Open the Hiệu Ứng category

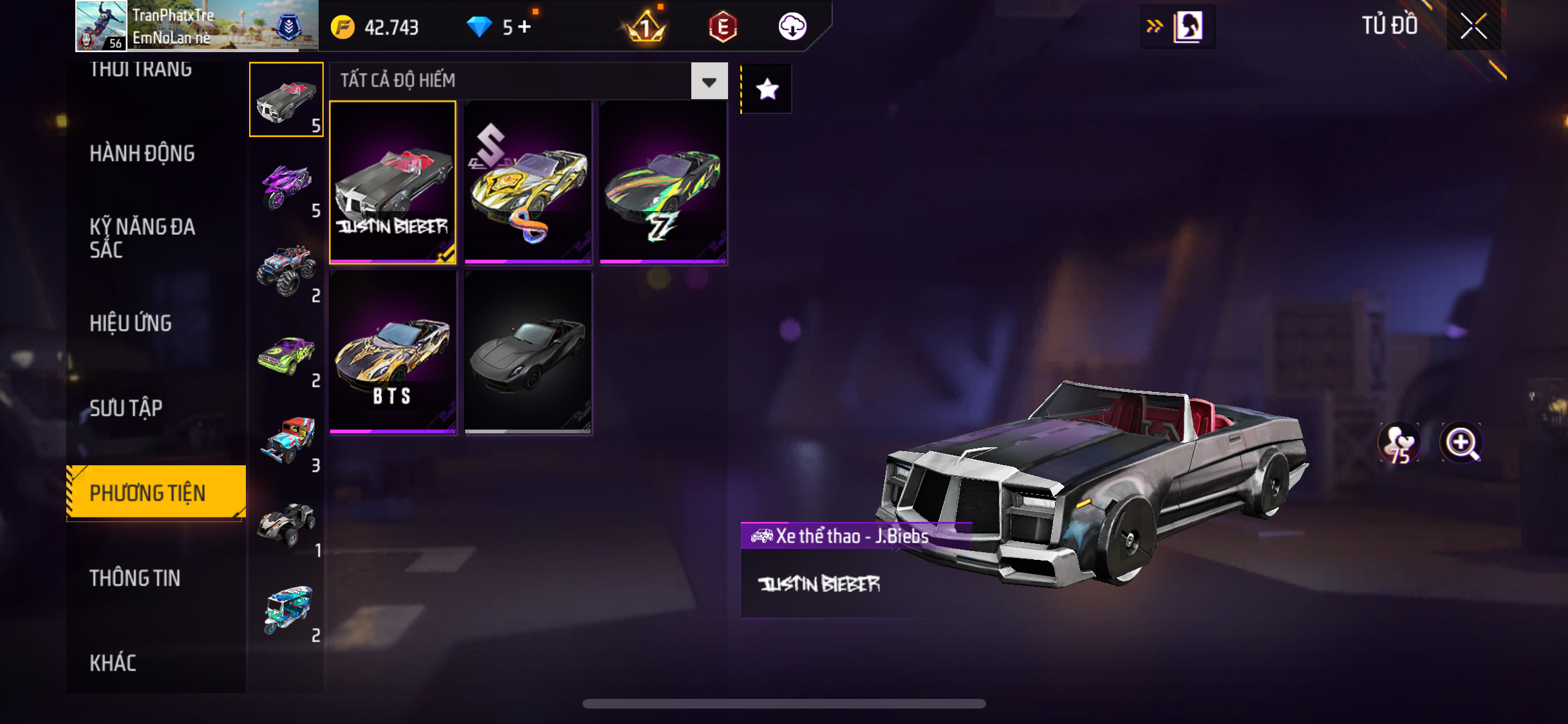pos(131,323)
